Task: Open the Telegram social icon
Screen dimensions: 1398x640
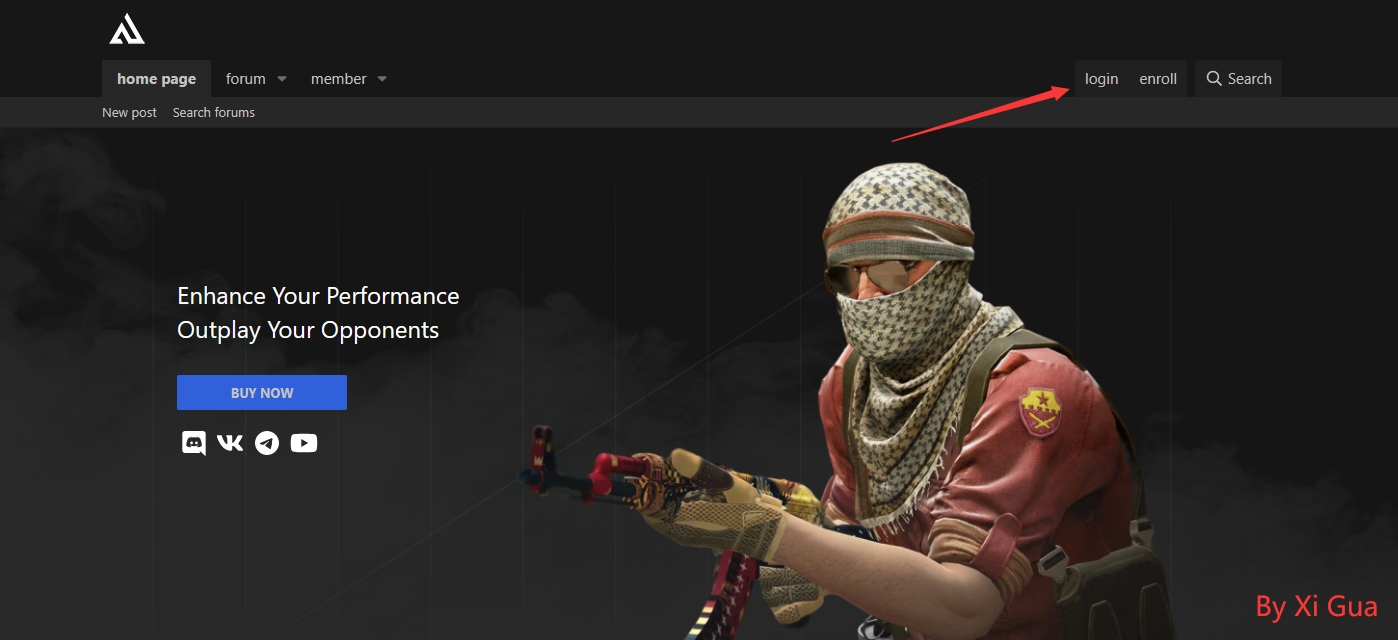Action: click(x=267, y=443)
